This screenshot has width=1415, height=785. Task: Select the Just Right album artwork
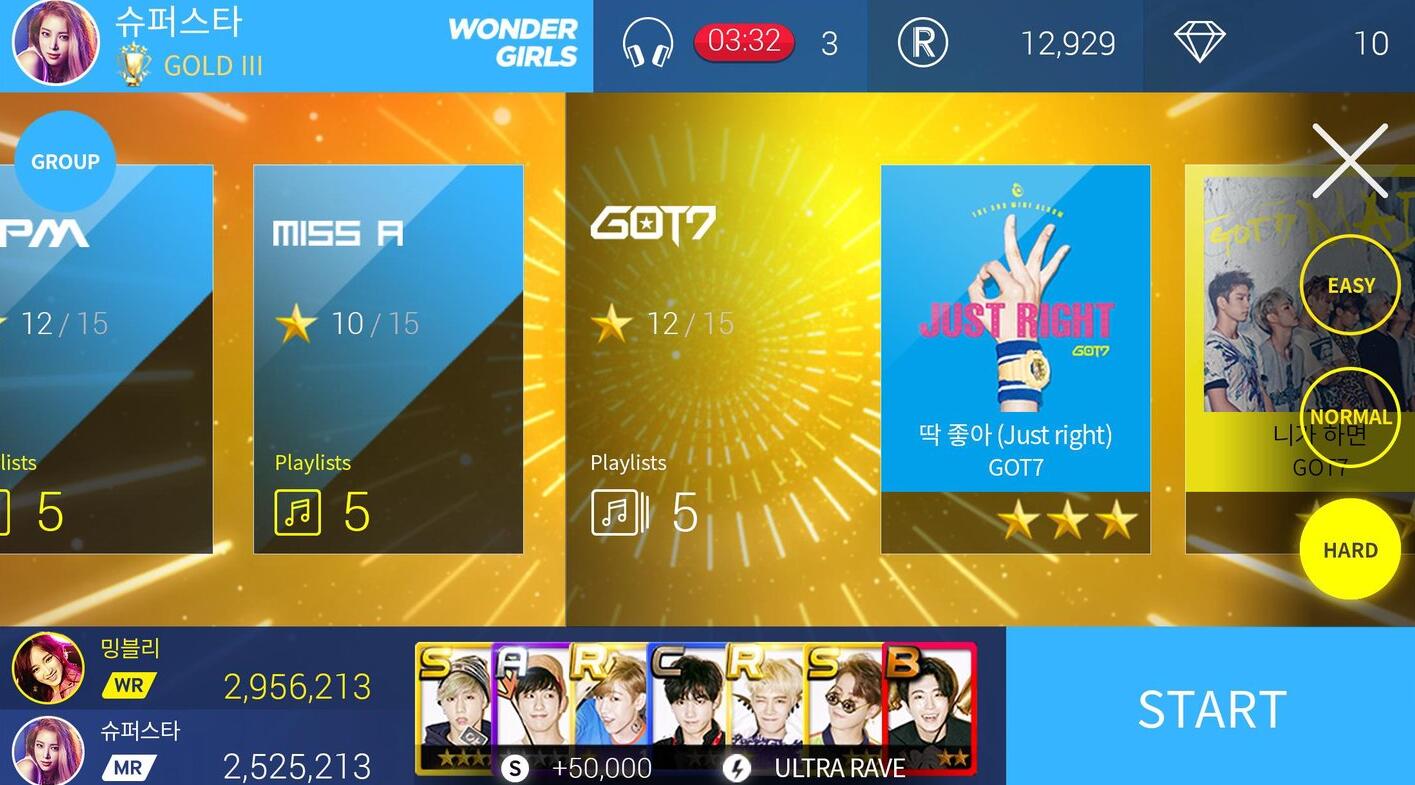point(1015,300)
